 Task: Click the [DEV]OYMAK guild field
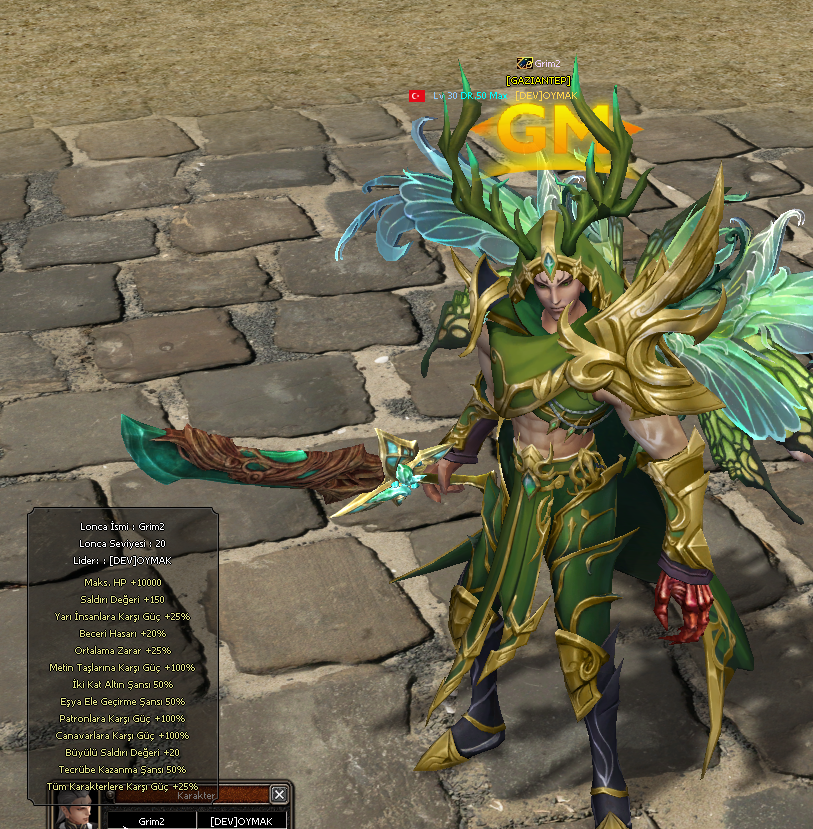coord(241,821)
